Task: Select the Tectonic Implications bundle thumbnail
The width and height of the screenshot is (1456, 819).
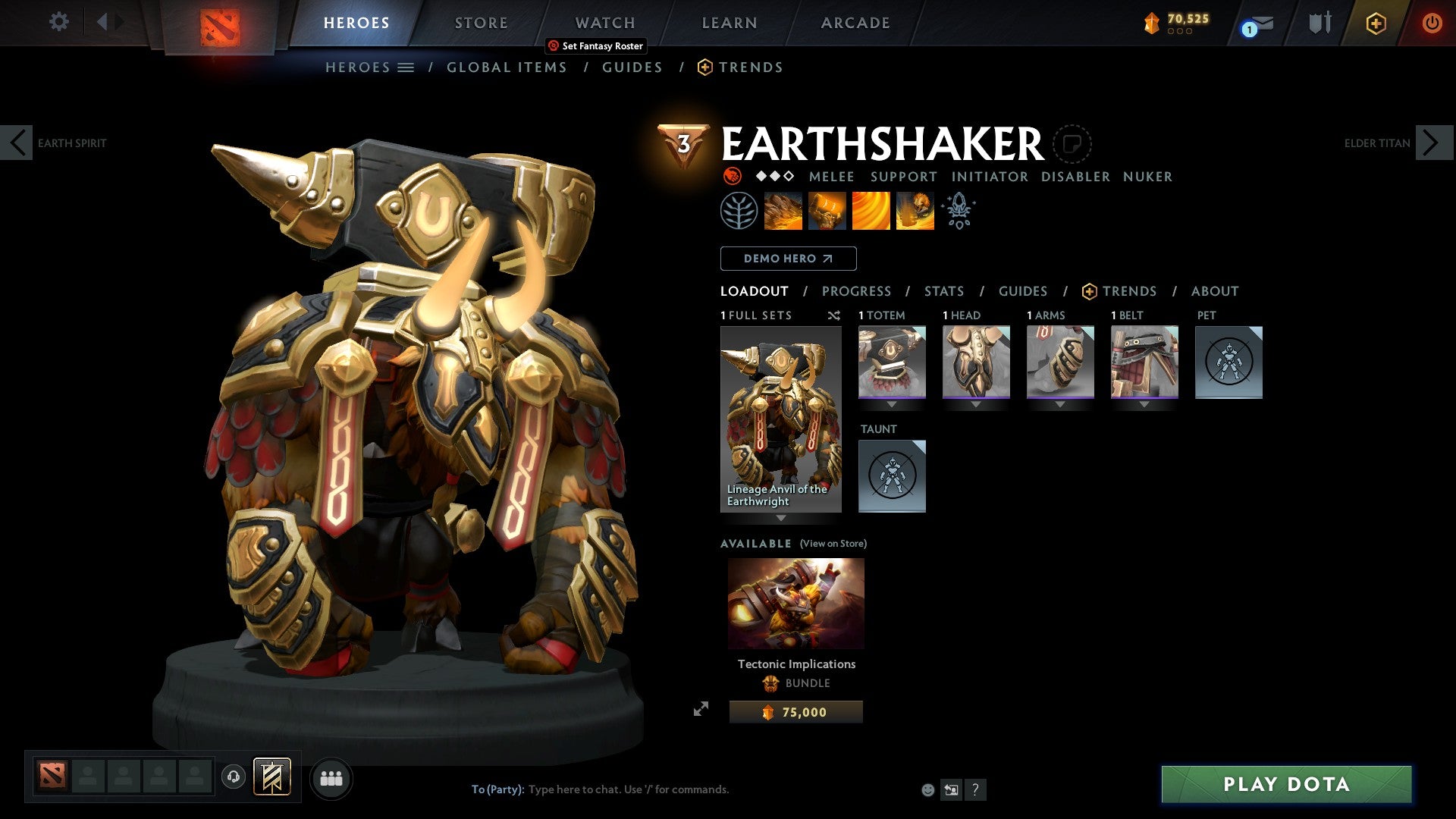Action: (x=795, y=603)
